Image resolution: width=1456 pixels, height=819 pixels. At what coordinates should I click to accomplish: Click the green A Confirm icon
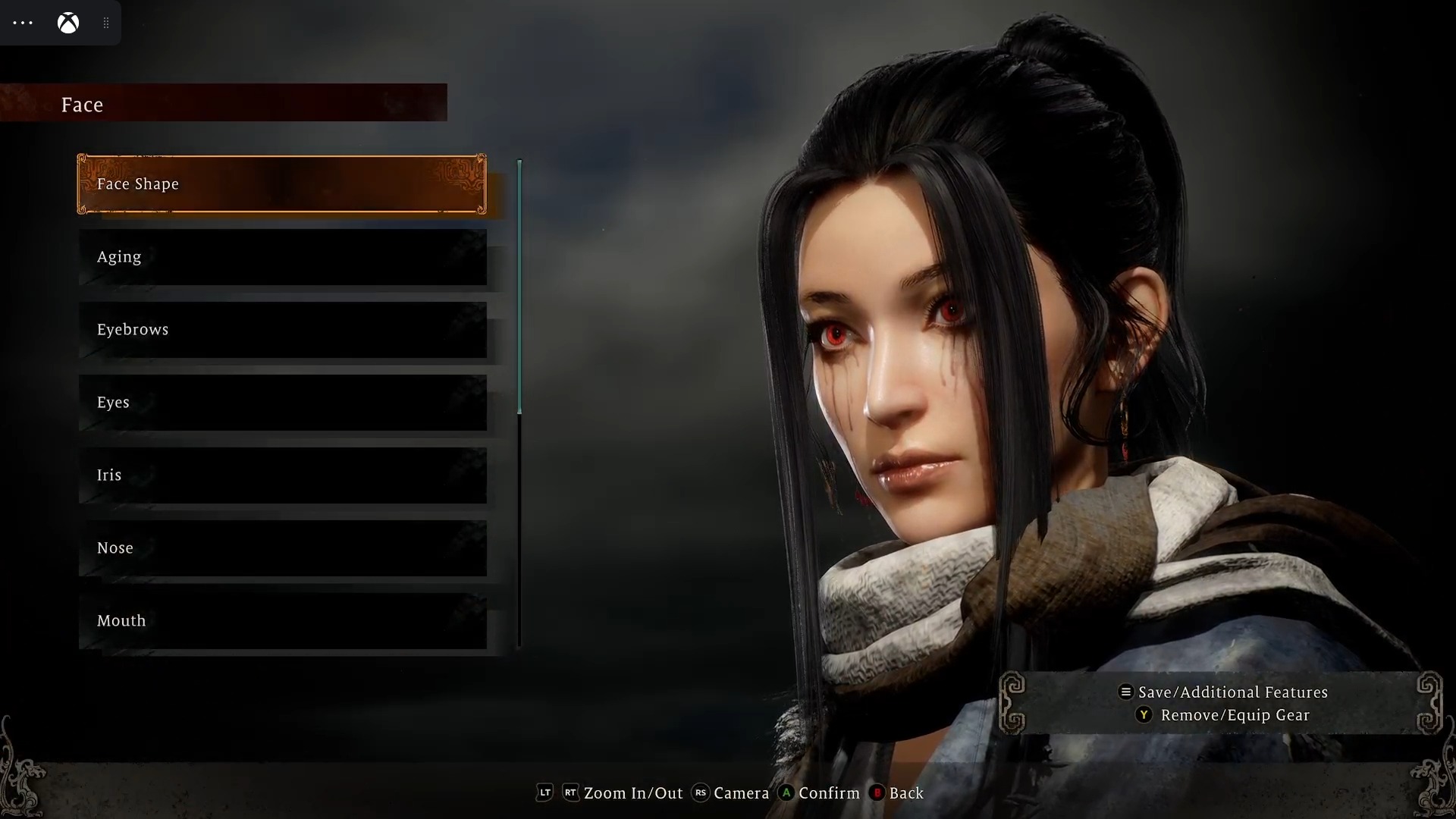point(787,793)
